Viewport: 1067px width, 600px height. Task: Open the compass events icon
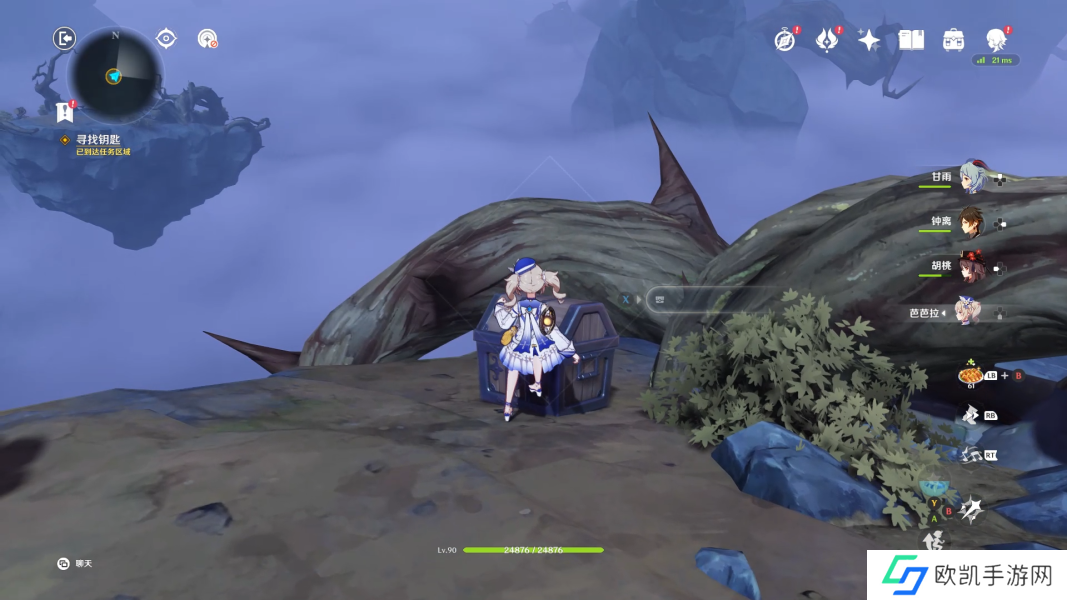(786, 40)
